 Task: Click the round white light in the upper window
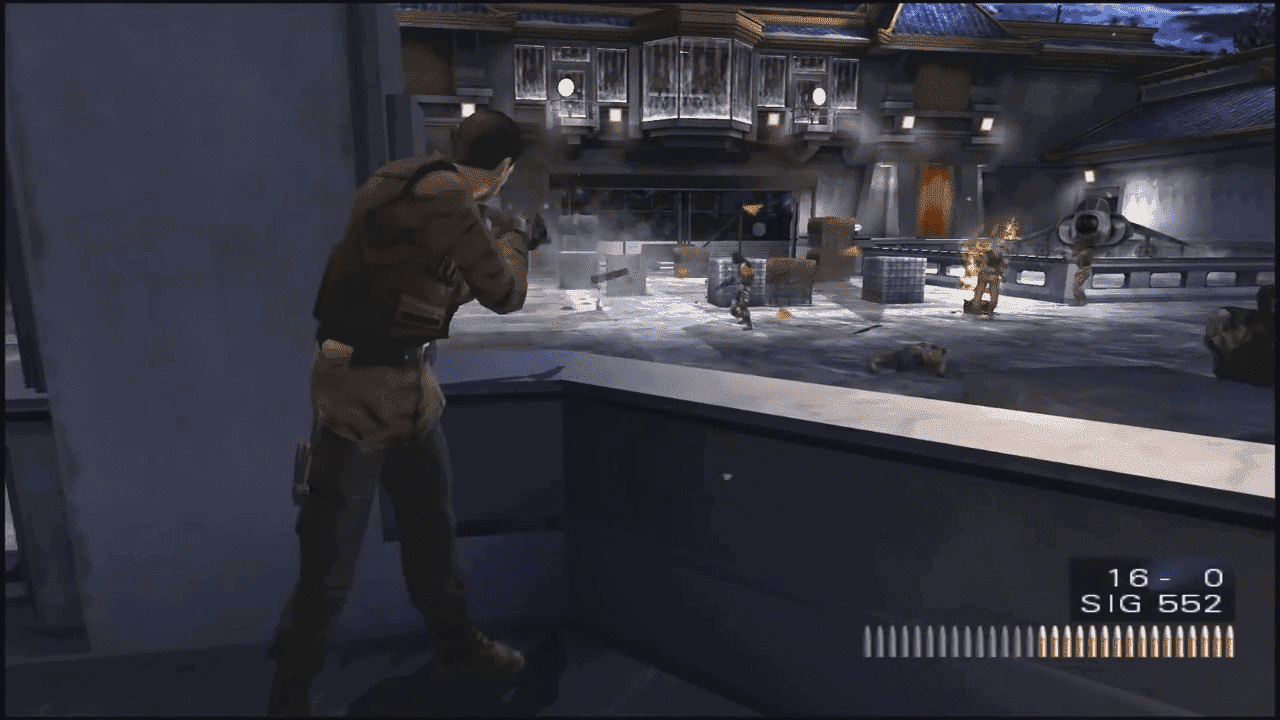pyautogui.click(x=565, y=88)
